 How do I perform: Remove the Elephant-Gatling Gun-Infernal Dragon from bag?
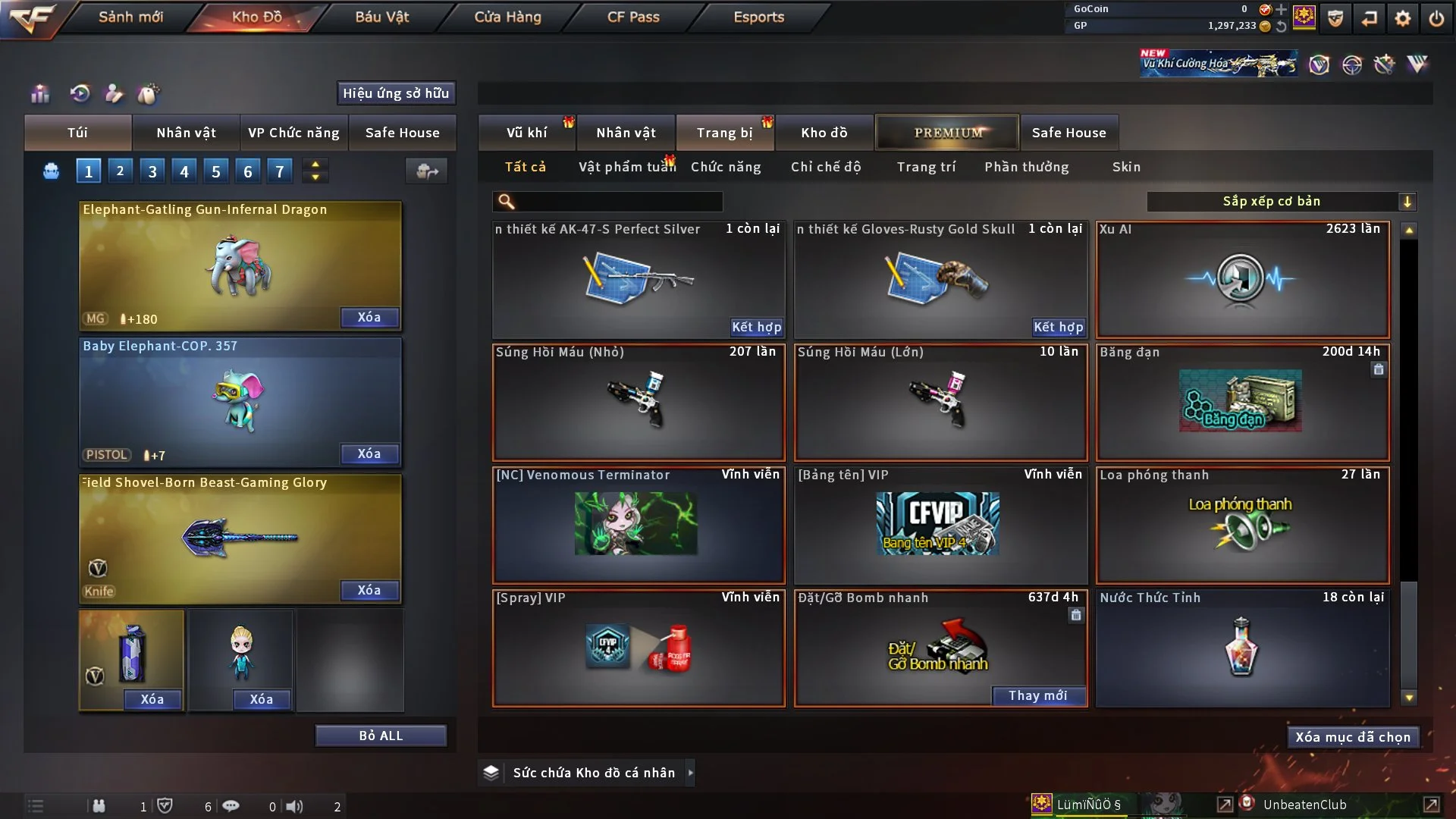click(369, 317)
